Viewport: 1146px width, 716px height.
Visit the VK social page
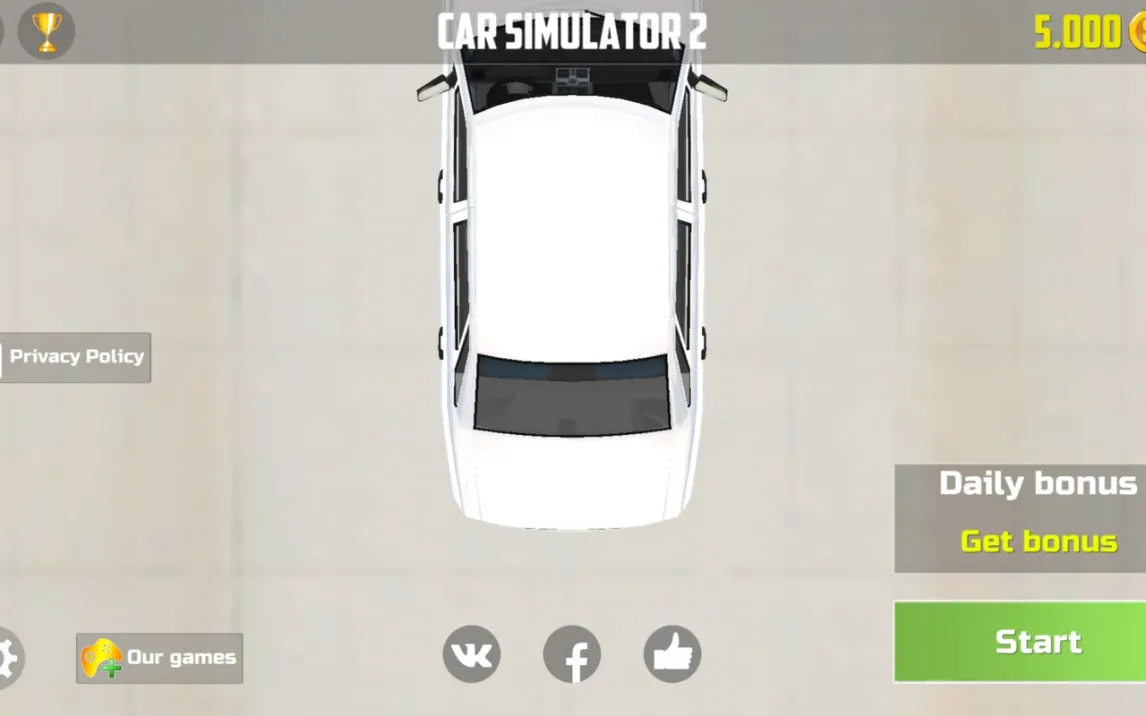coord(471,655)
